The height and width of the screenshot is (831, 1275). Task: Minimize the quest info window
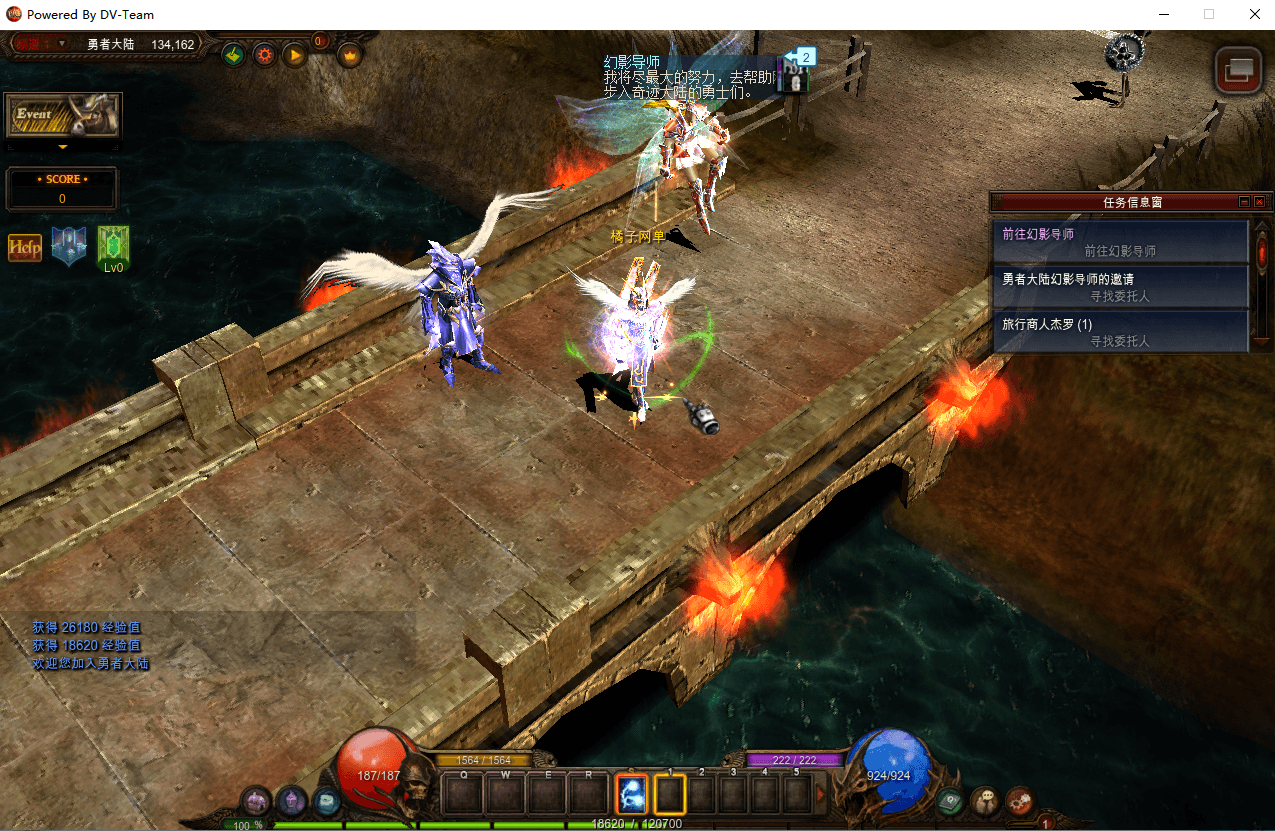pyautogui.click(x=1244, y=202)
